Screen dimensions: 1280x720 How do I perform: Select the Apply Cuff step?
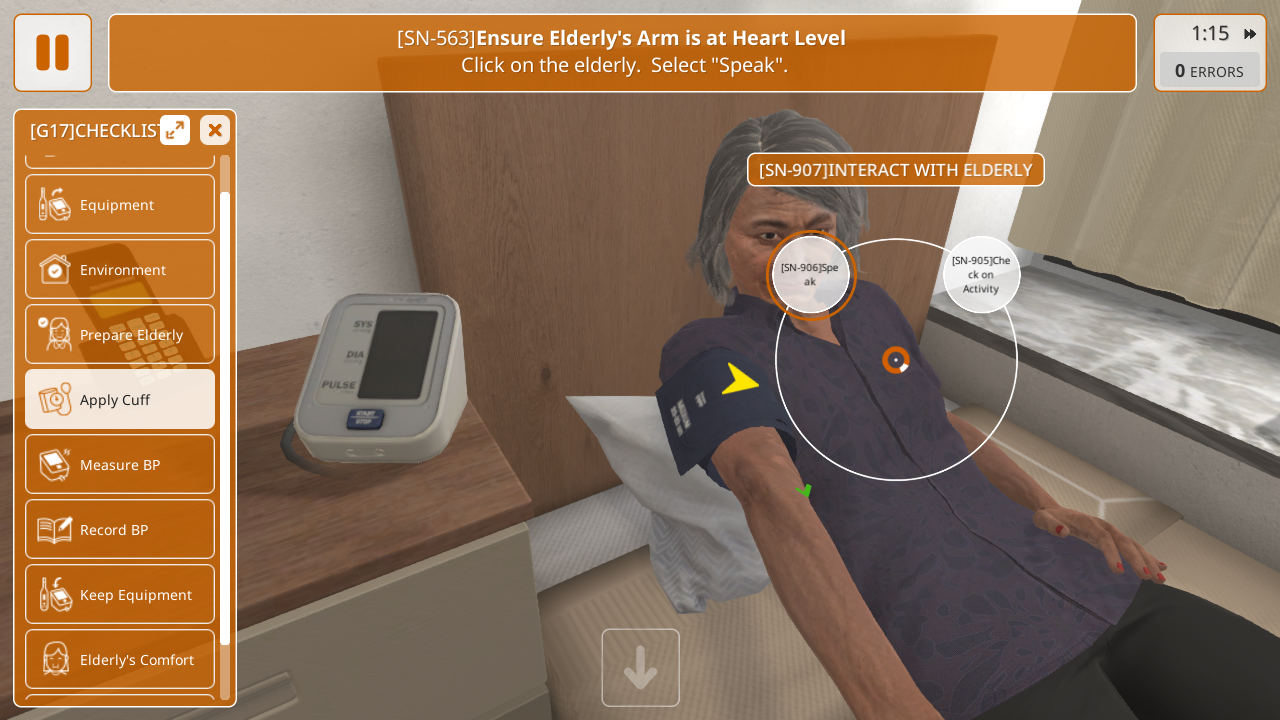120,399
